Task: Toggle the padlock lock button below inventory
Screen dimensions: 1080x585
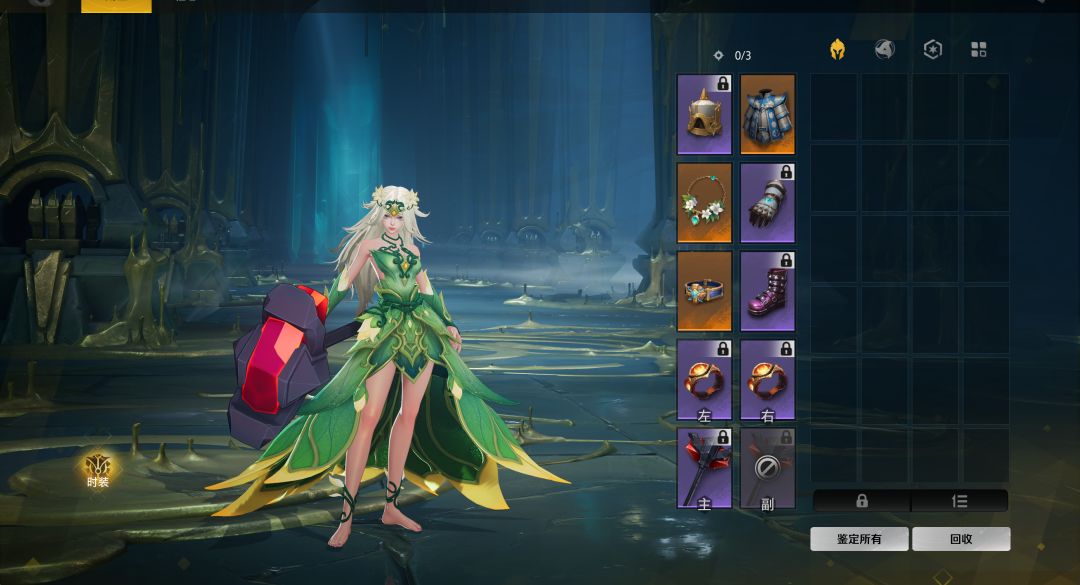Action: (x=861, y=501)
